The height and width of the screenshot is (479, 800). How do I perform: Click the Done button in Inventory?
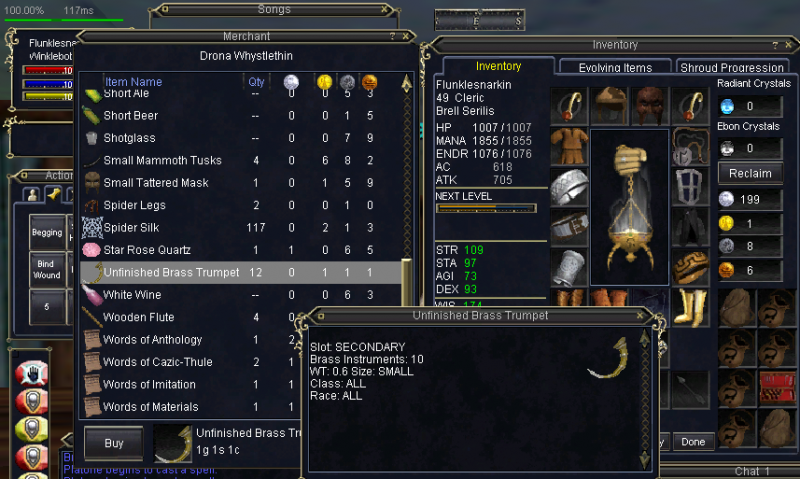pyautogui.click(x=692, y=441)
